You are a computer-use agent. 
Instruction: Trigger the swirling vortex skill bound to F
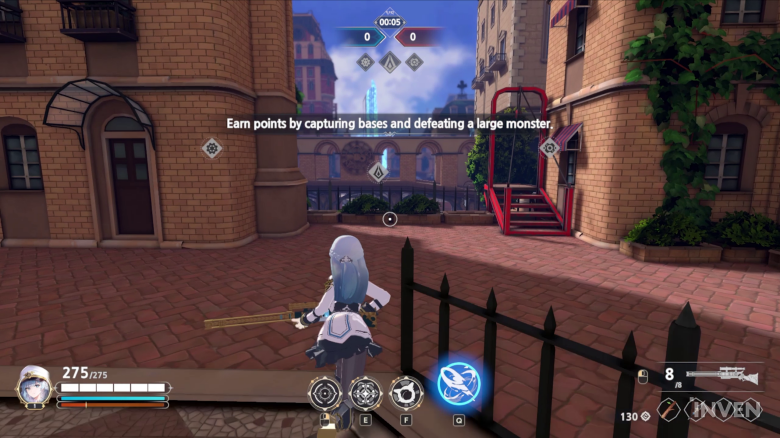tap(405, 393)
